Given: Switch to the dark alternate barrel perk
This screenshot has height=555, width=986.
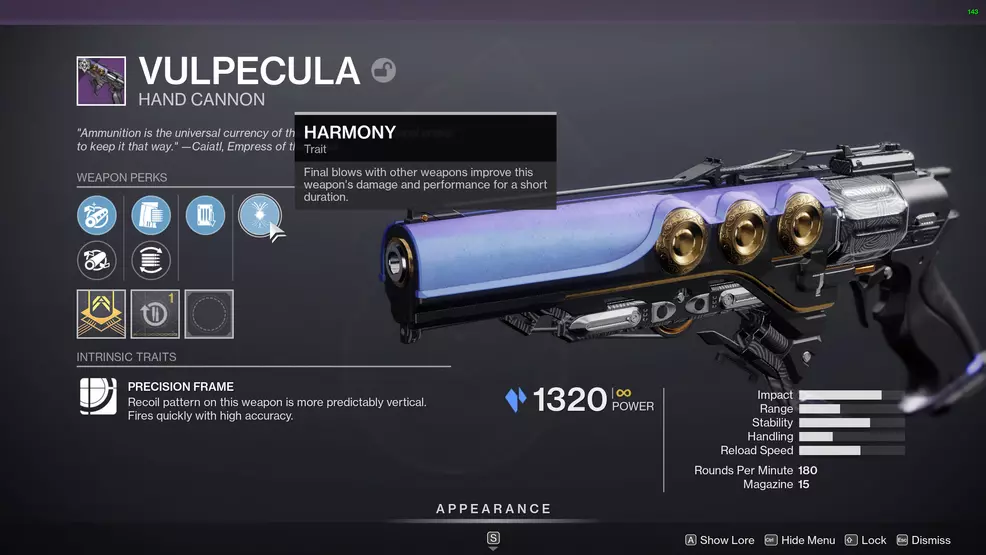Looking at the screenshot, I should click(x=97, y=261).
